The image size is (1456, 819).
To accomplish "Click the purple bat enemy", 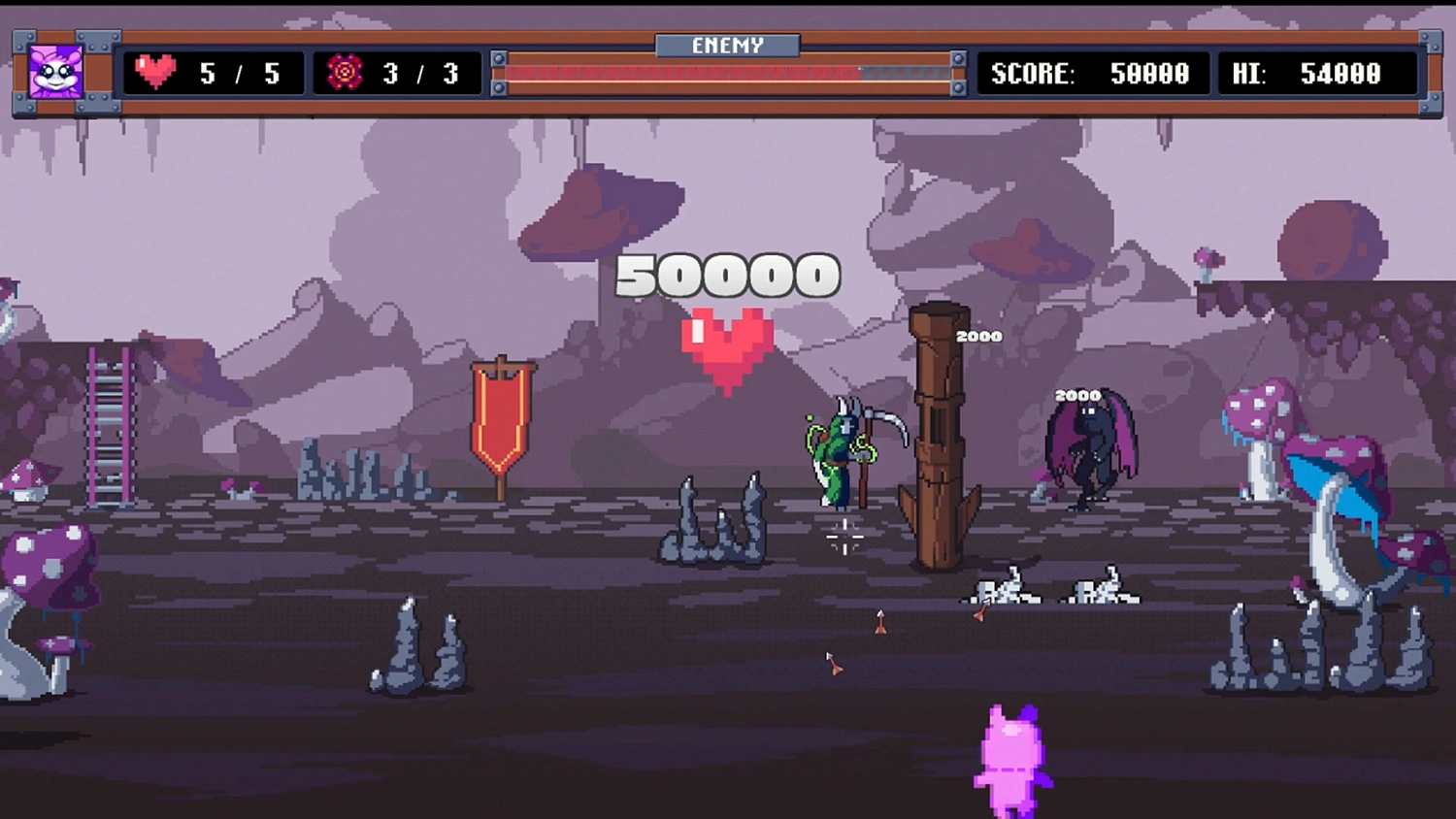I will [x=1089, y=446].
